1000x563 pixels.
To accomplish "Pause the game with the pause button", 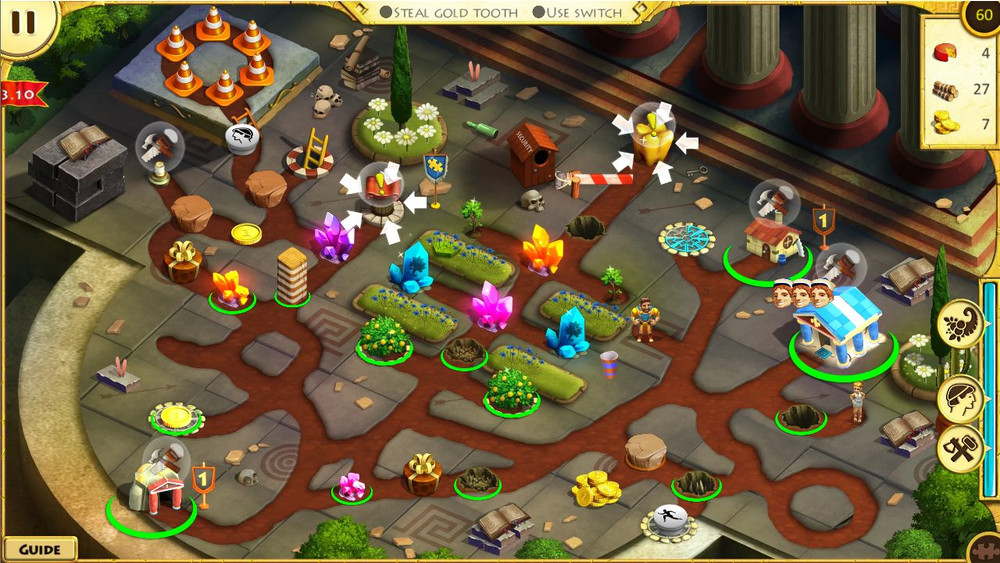I will click(24, 22).
